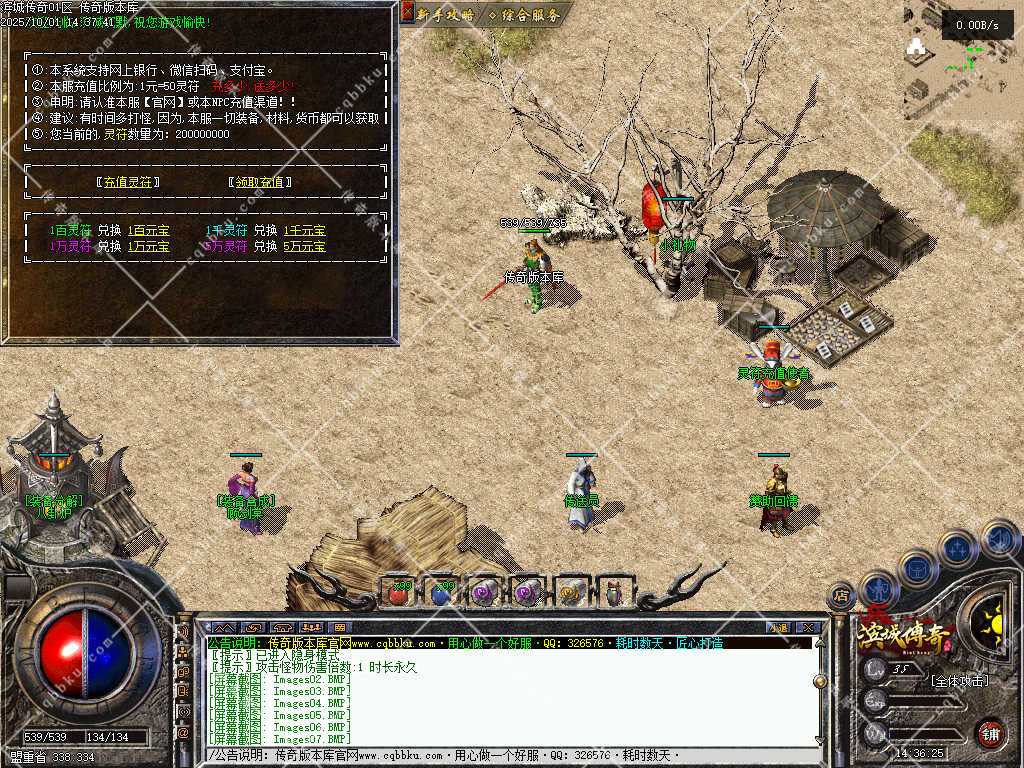Pick the 5万元宝 exchange option
1024x768 pixels.
[304, 246]
